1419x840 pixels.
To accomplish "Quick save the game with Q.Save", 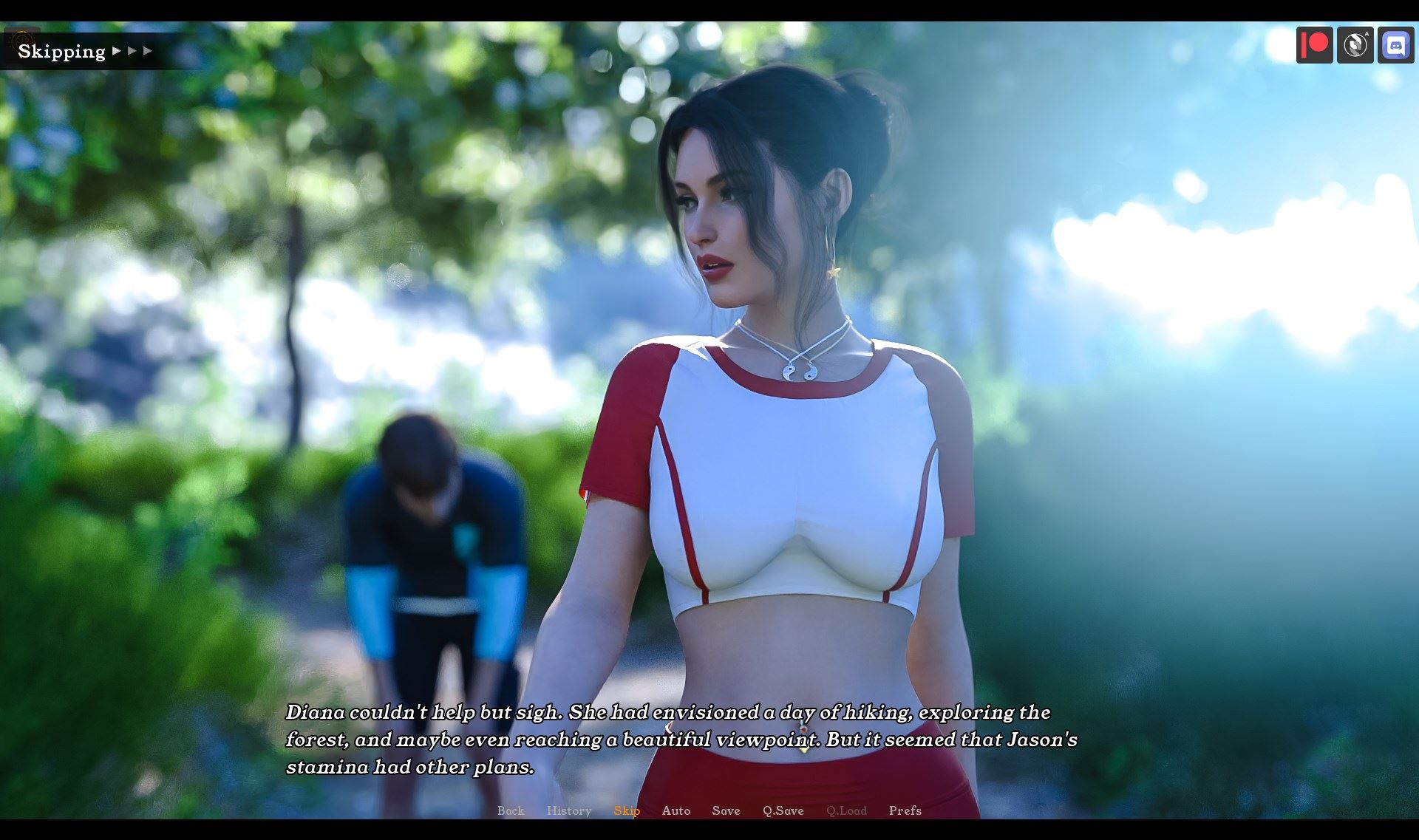I will click(783, 810).
